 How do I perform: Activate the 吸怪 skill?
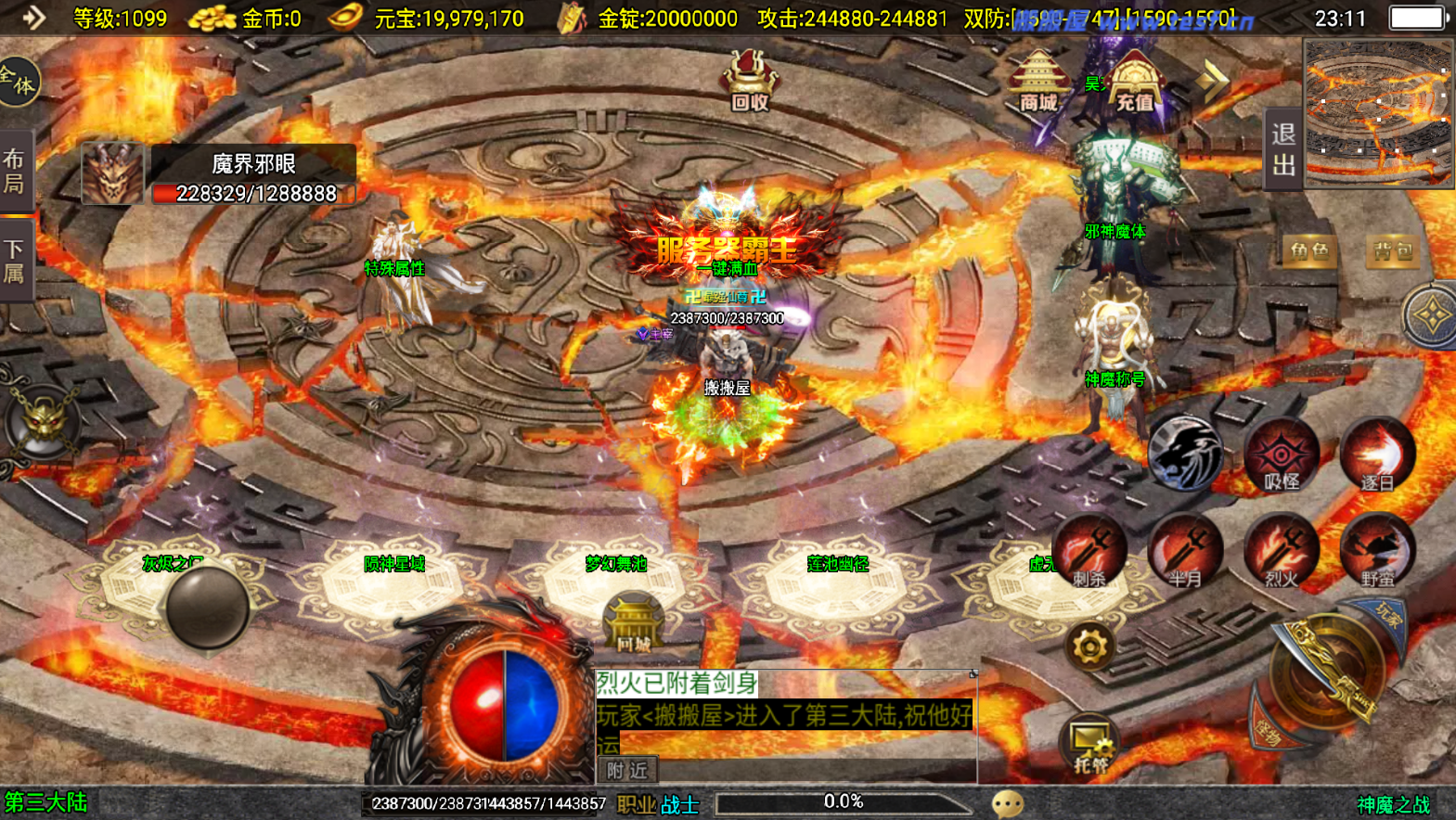(x=1282, y=456)
